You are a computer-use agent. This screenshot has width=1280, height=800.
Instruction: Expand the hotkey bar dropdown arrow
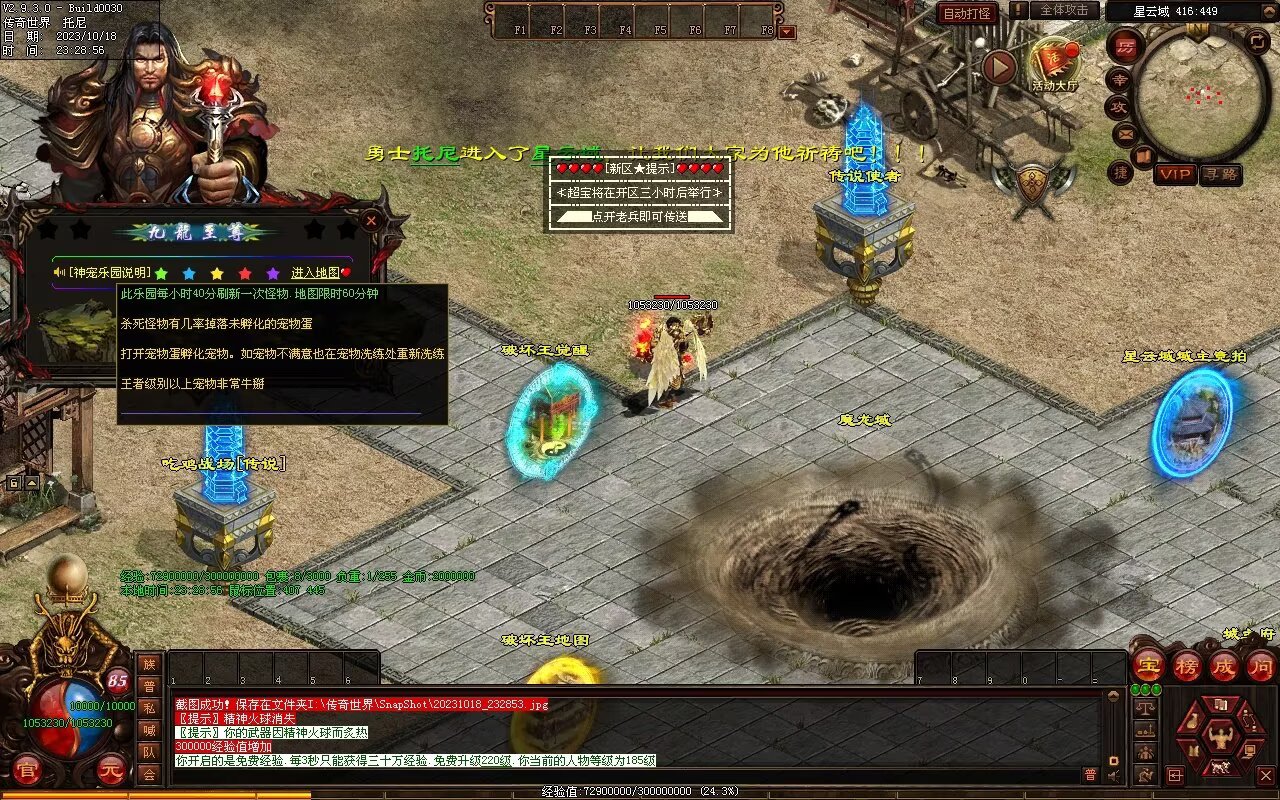(x=787, y=31)
